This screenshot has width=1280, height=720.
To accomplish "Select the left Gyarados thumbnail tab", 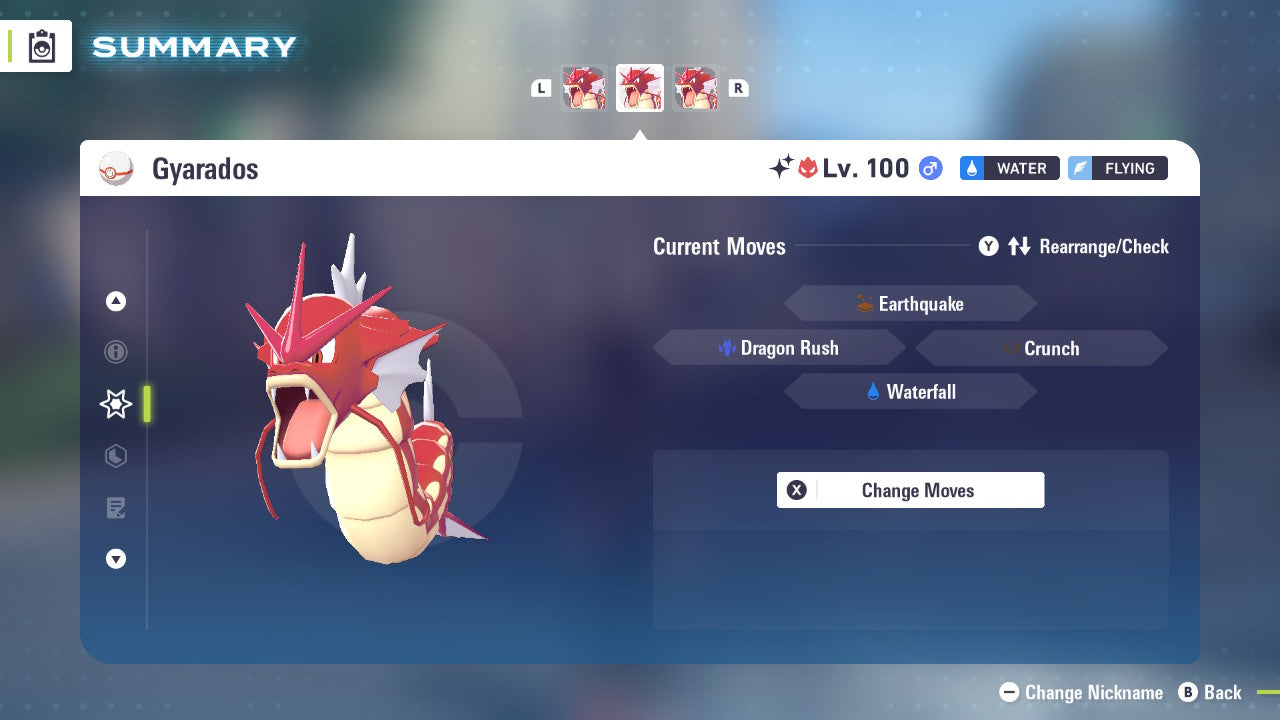I will click(585, 87).
